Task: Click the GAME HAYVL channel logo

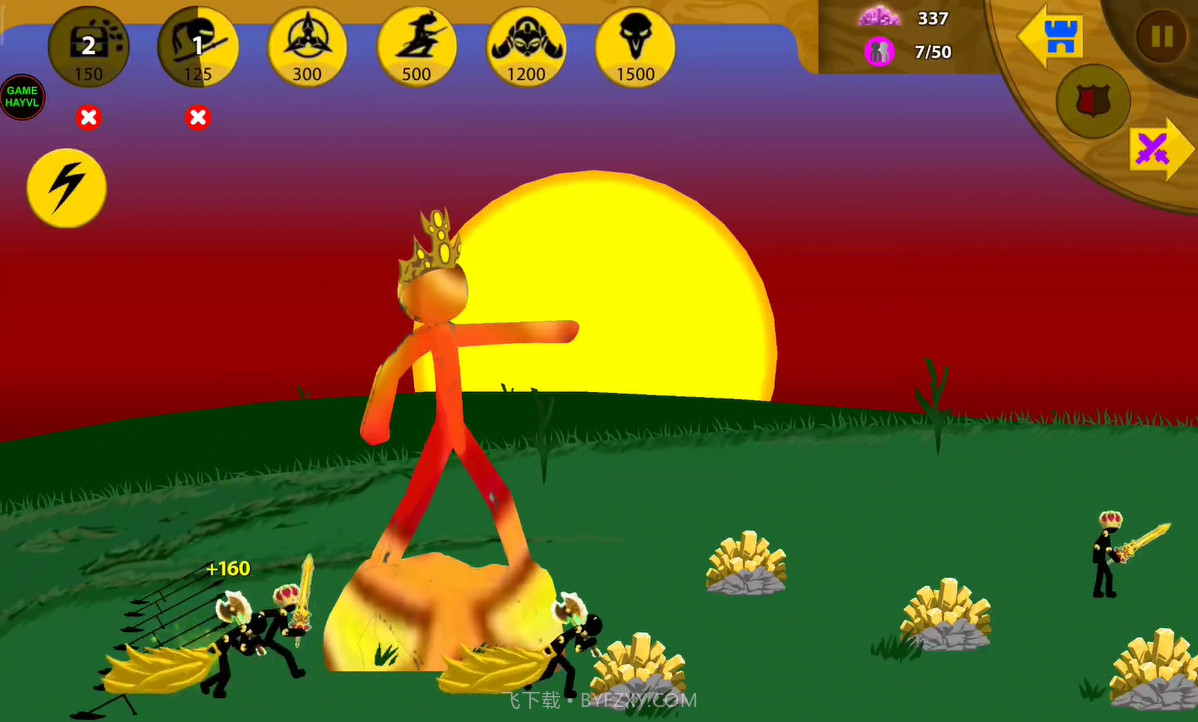Action: pyautogui.click(x=22, y=97)
